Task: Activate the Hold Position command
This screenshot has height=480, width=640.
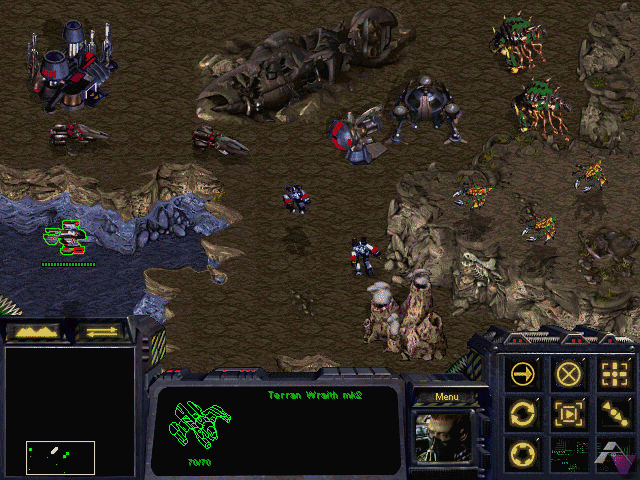Action: (x=568, y=411)
